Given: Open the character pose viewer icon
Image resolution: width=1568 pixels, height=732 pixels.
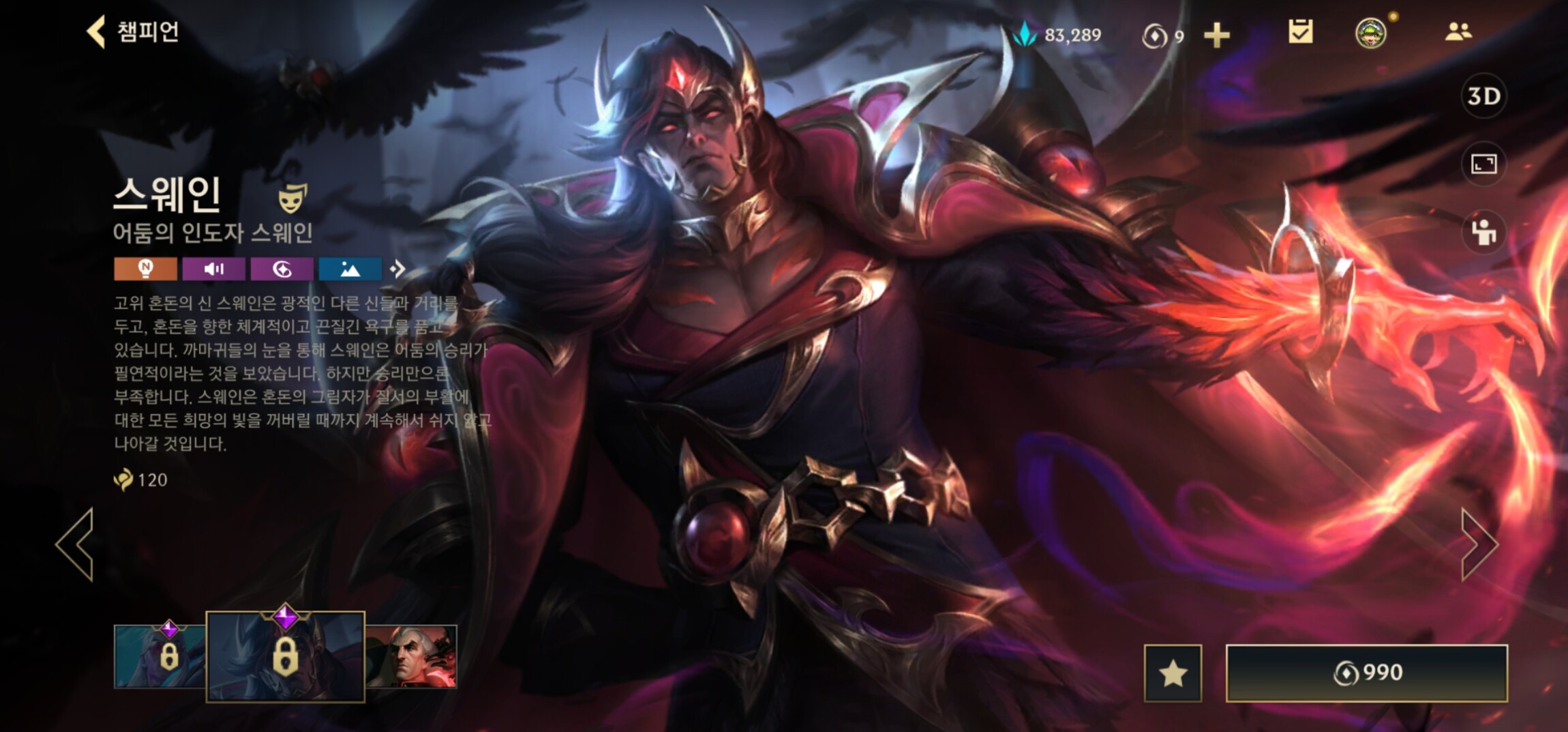Looking at the screenshot, I should (1483, 232).
